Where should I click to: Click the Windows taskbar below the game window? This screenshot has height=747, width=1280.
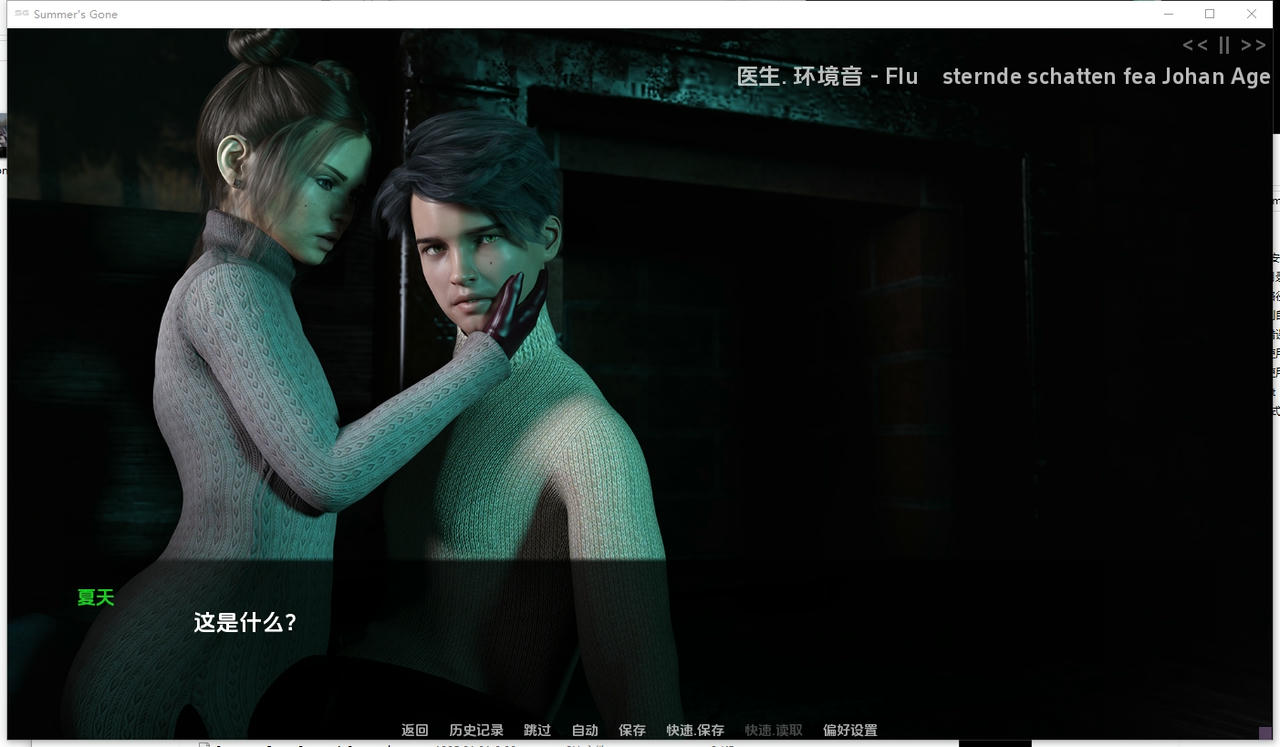click(640, 744)
